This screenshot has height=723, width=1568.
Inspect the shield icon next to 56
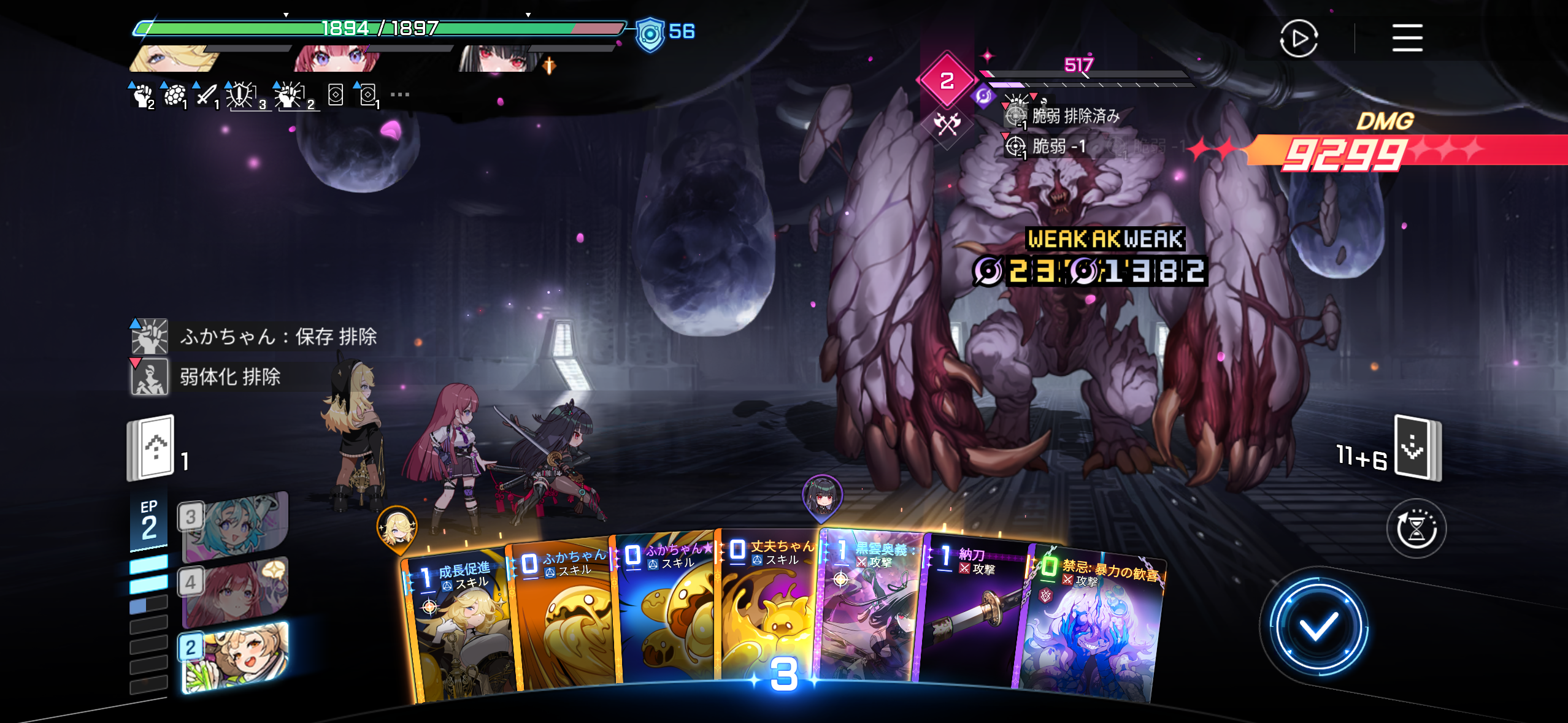click(650, 33)
